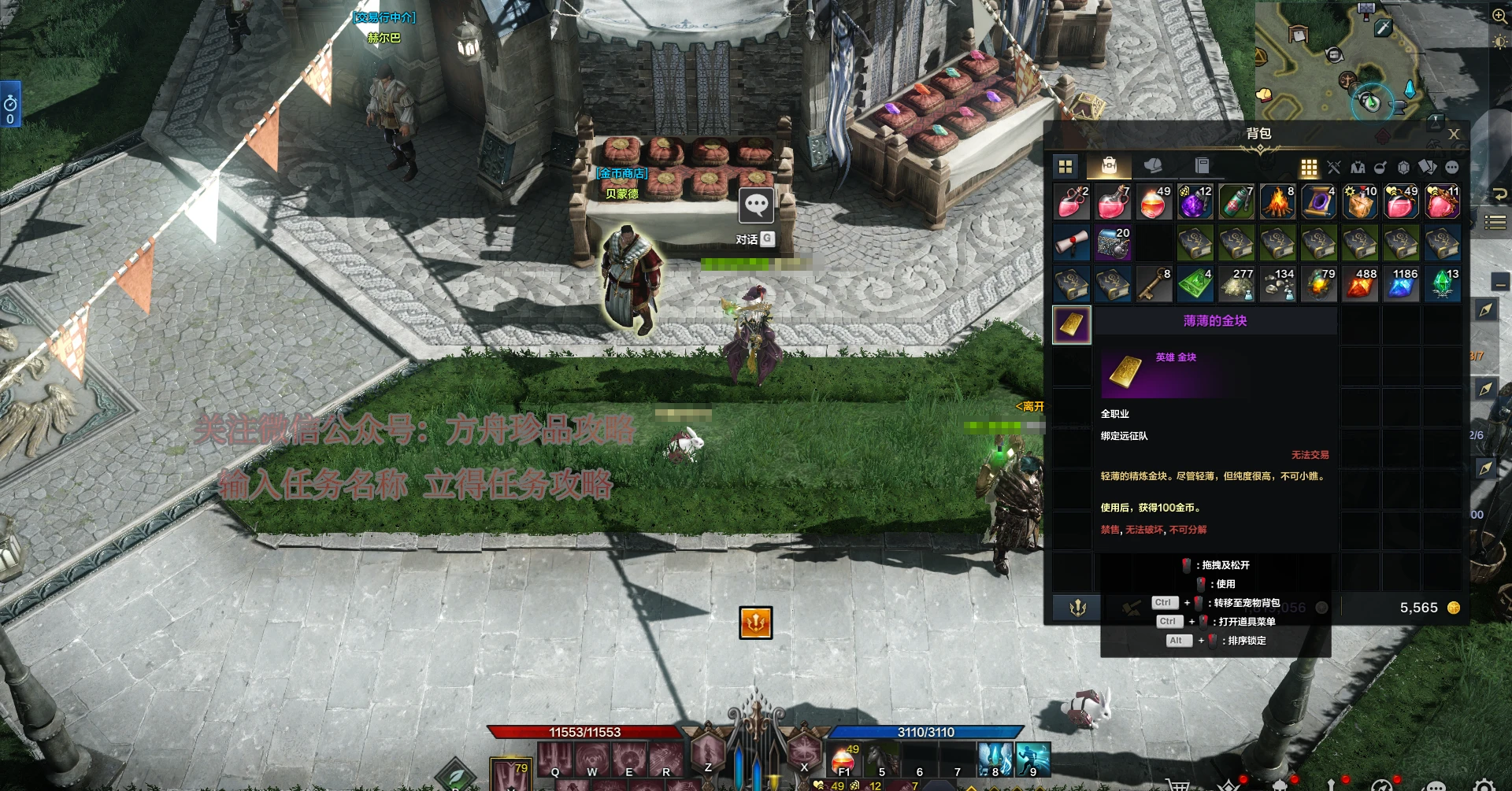Image resolution: width=1512 pixels, height=791 pixels.
Task: Choose the sealed white scroll item
Action: tap(1072, 243)
